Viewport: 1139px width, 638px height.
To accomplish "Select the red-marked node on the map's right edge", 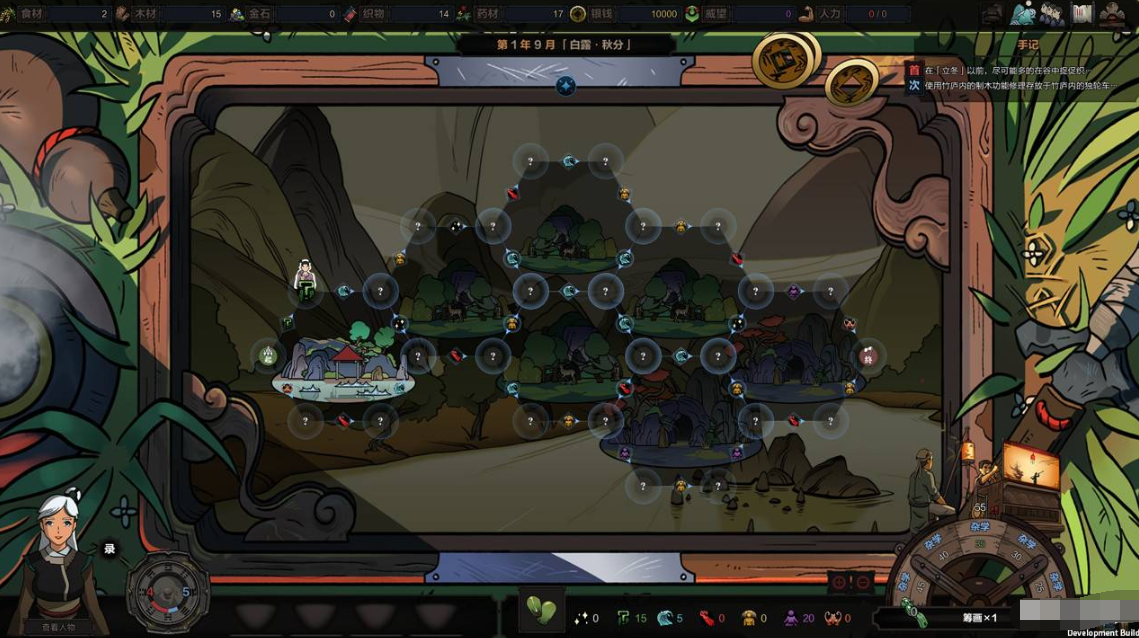I will 868,355.
